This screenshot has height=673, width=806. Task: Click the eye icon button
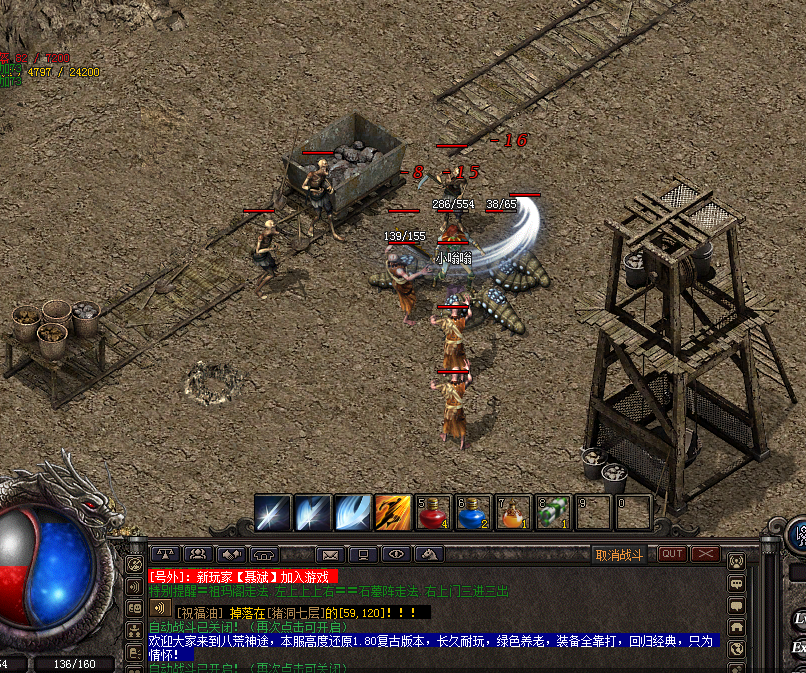pos(396,554)
